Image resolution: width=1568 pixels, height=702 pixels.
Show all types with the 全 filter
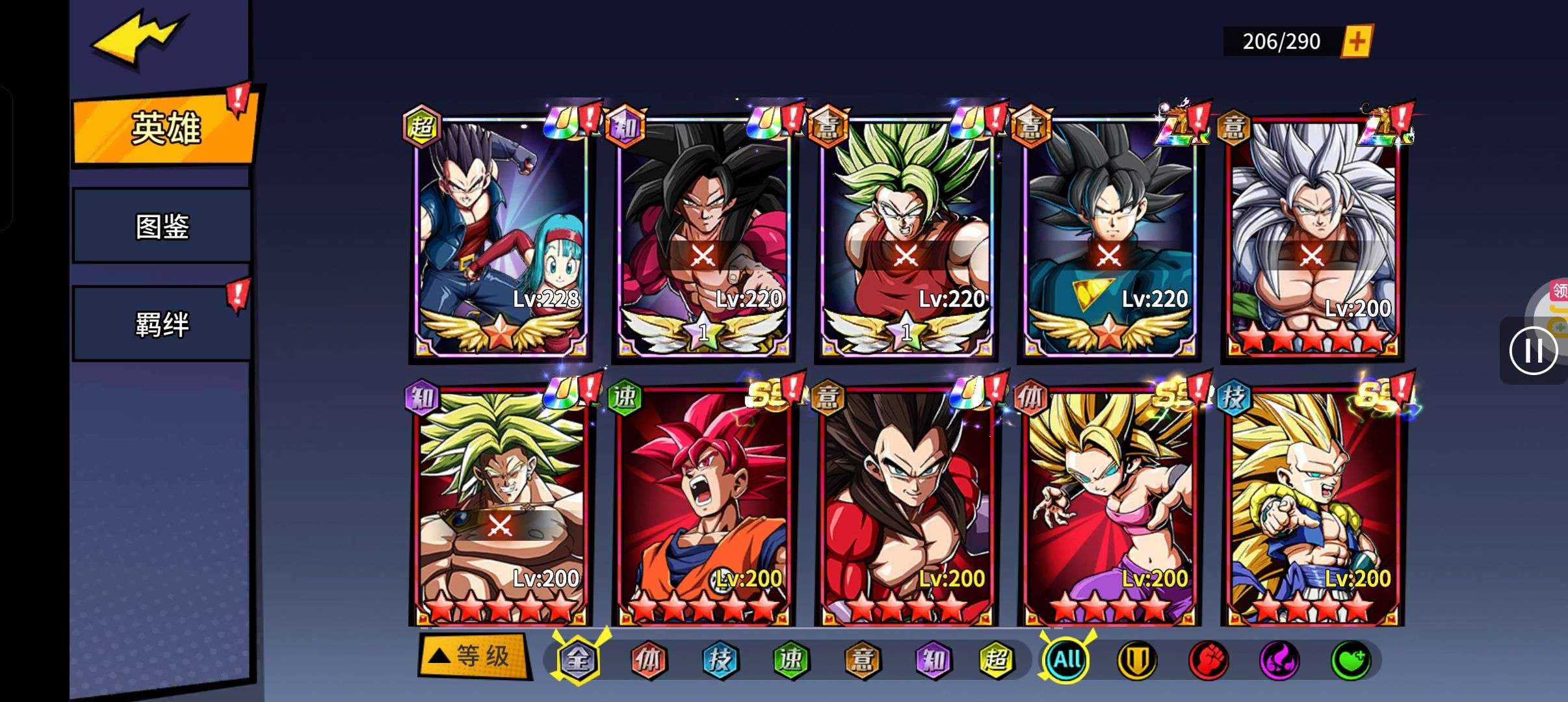tap(577, 660)
